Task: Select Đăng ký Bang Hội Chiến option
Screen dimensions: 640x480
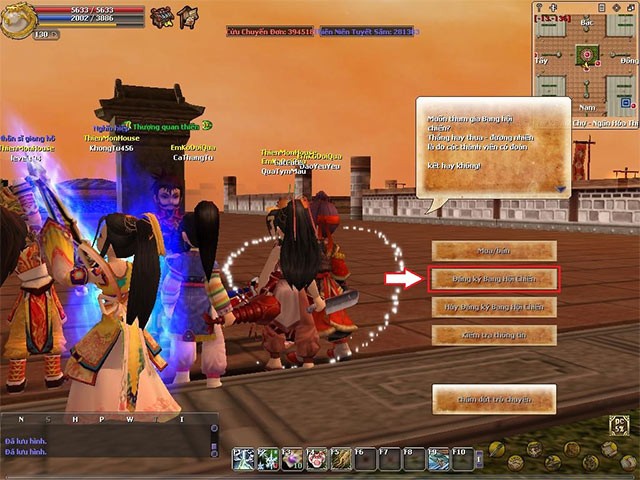Action: click(493, 279)
